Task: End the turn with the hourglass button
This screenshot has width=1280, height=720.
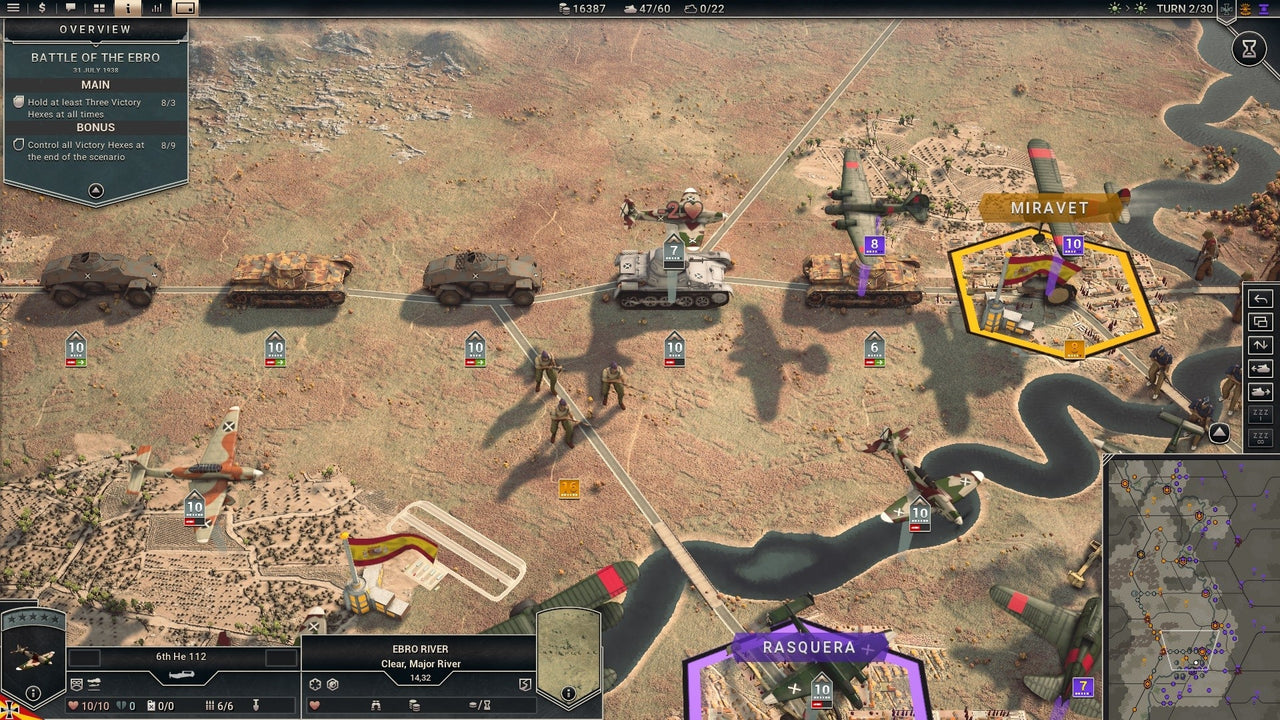Action: point(1249,48)
